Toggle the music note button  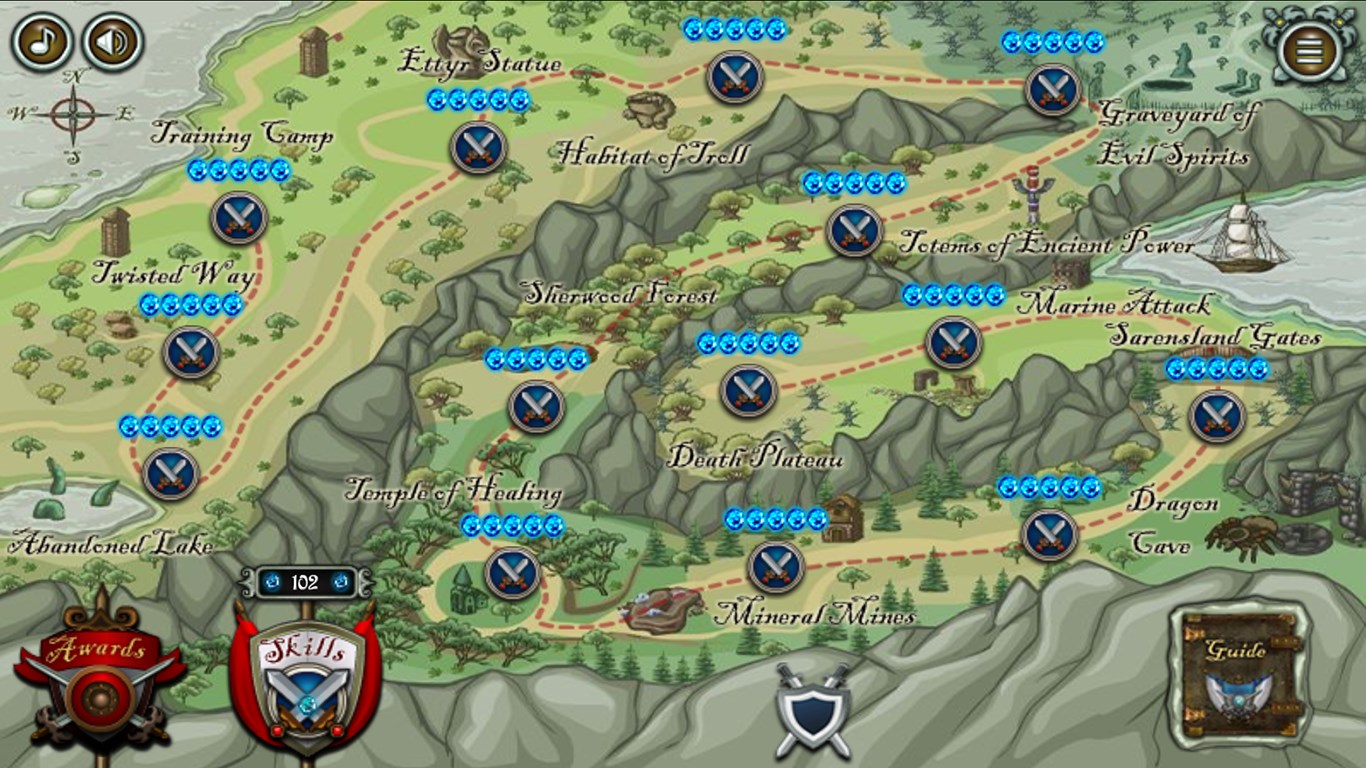coord(41,42)
